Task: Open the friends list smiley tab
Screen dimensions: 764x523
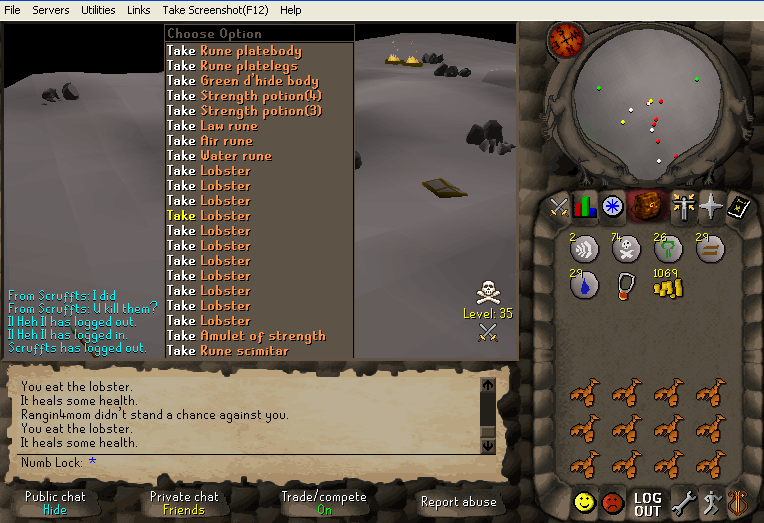Action: pos(585,502)
